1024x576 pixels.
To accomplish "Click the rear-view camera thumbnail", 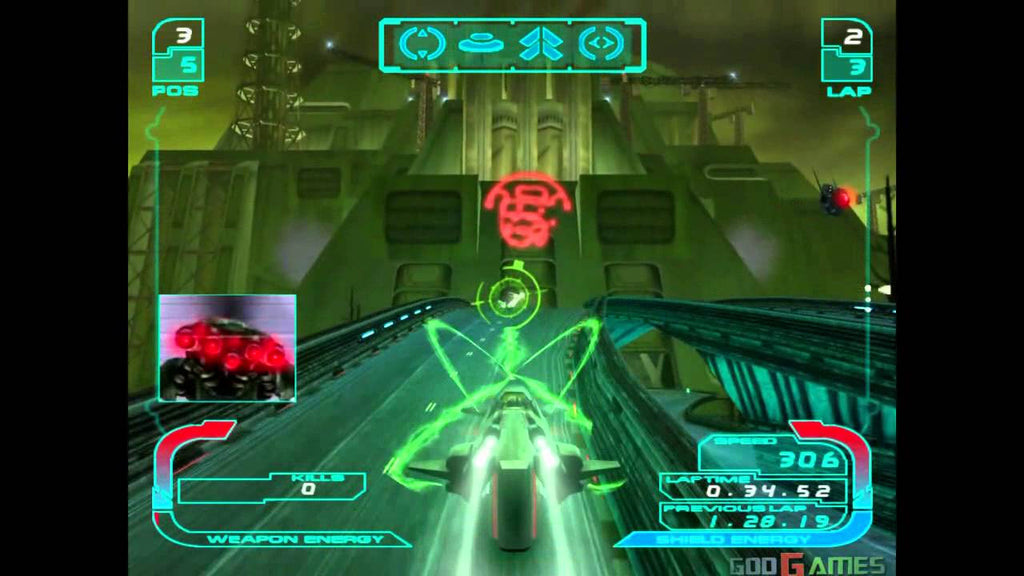I will pyautogui.click(x=228, y=348).
